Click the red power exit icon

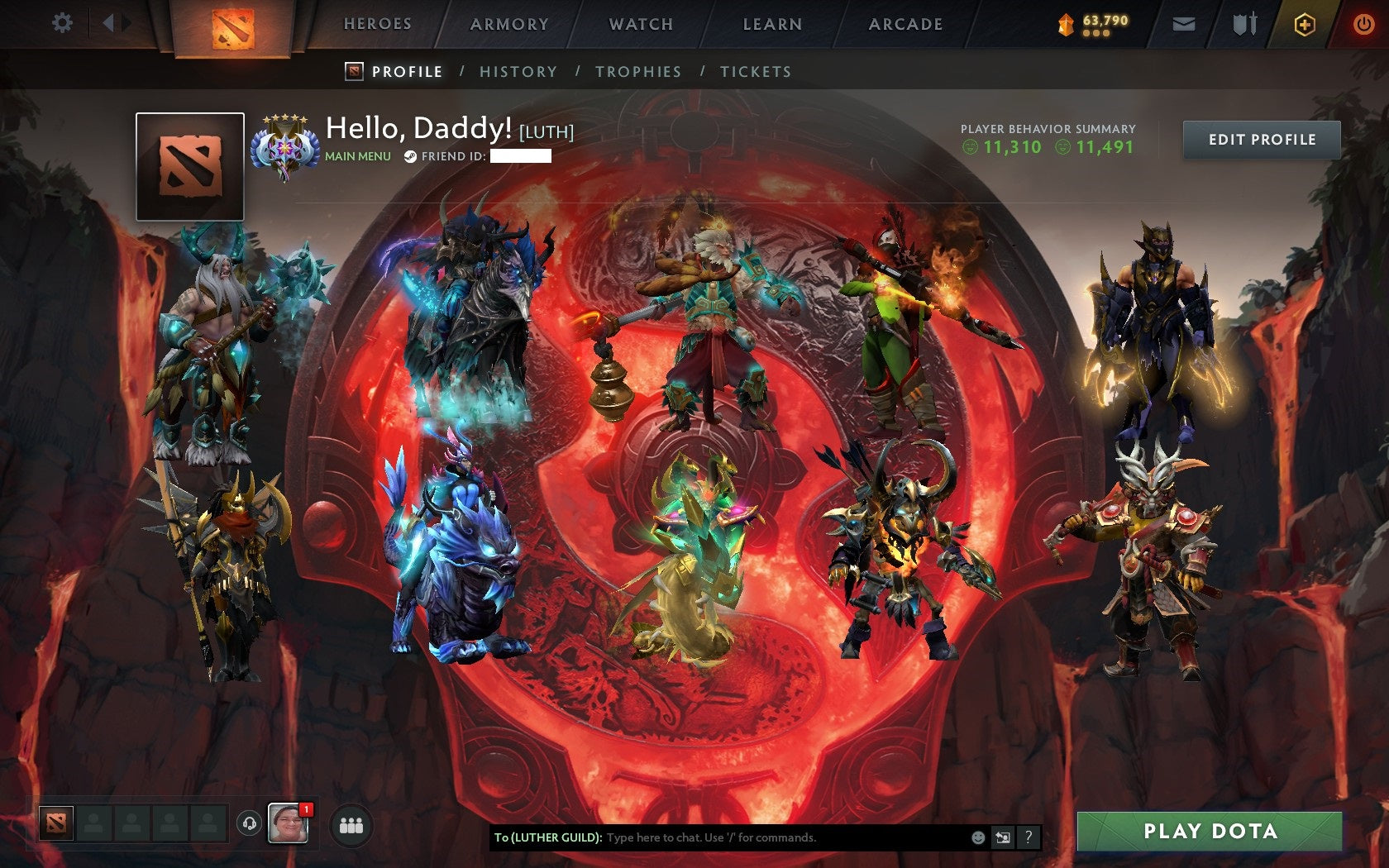pyautogui.click(x=1363, y=24)
